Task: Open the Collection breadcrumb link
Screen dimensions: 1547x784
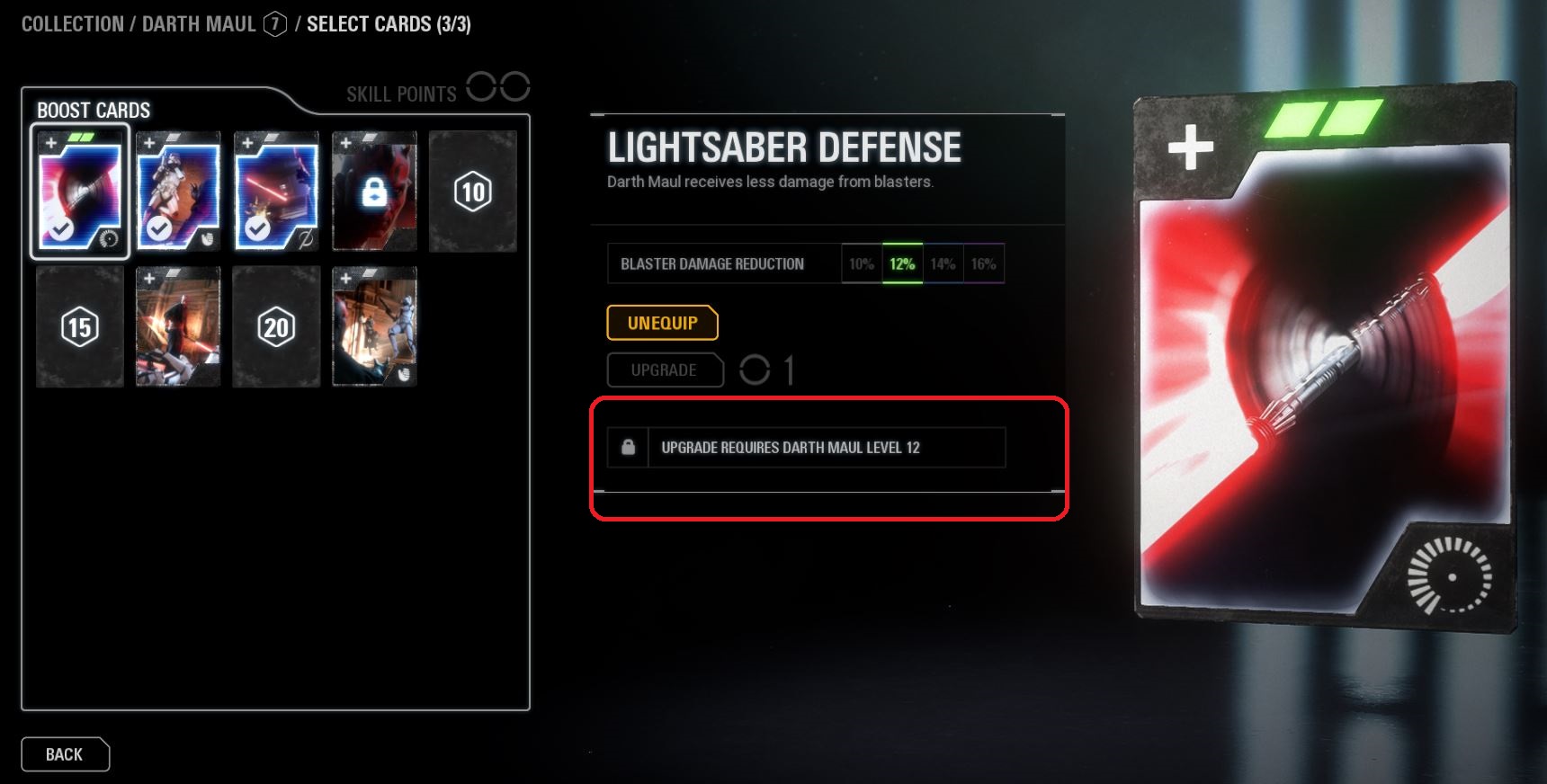Action: 72,24
